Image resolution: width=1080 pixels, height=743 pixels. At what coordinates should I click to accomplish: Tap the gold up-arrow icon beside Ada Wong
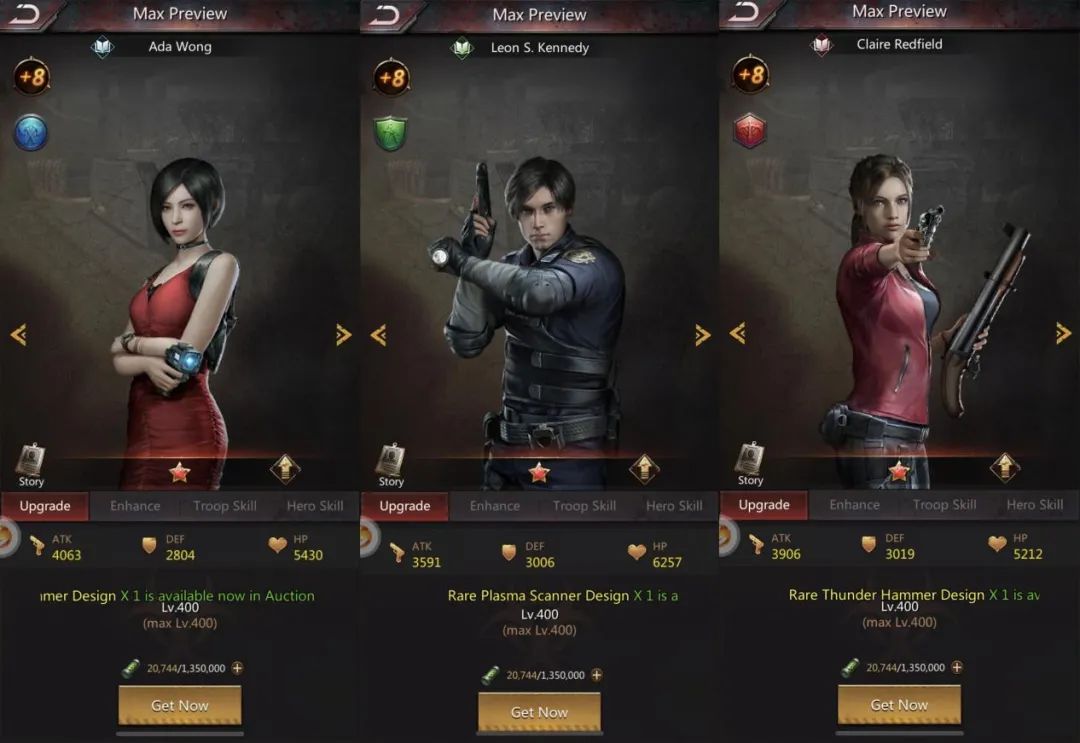pos(285,468)
